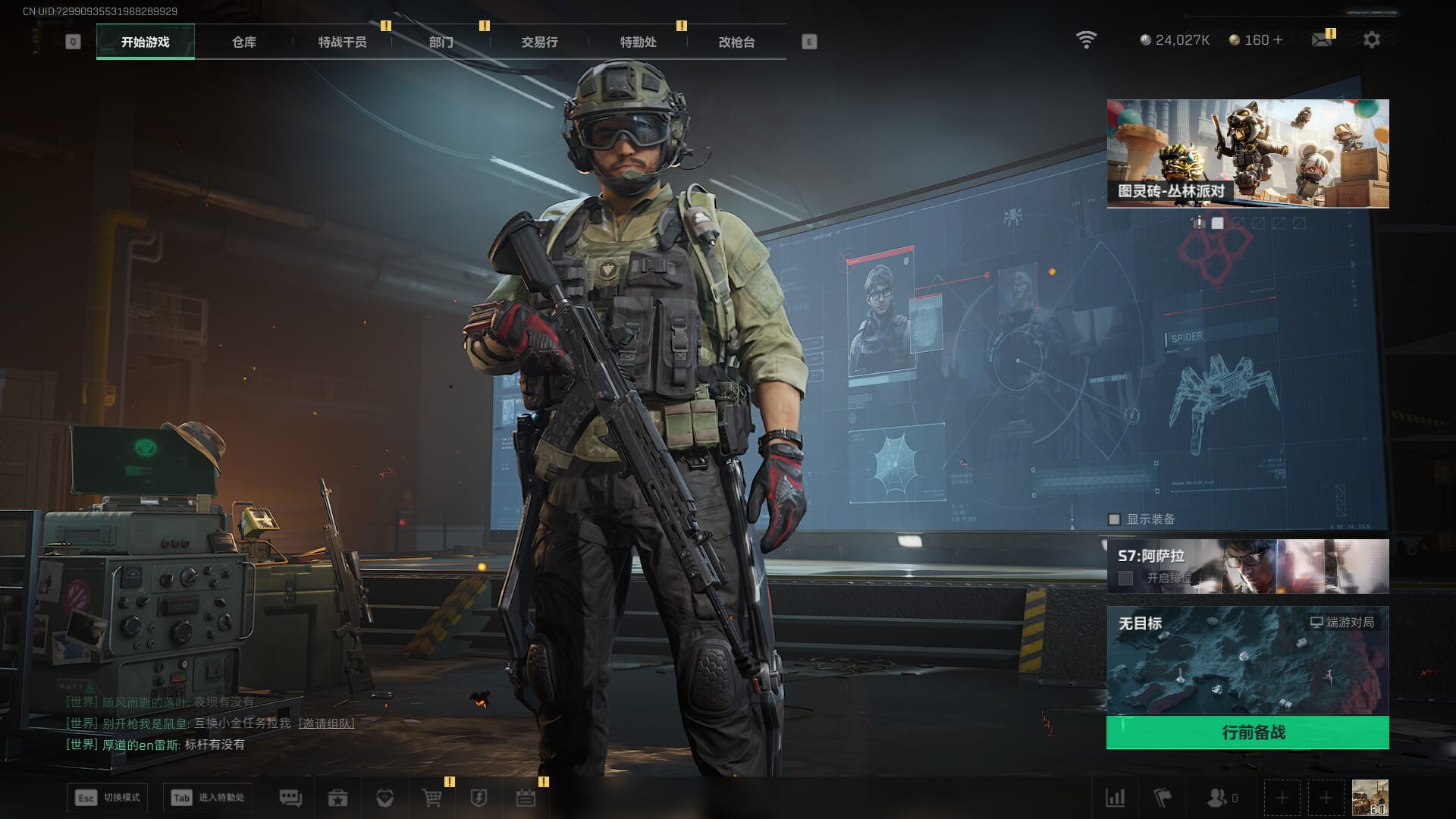The image size is (1456, 819).
Task: Open the 特战干员 tab
Action: coord(342,42)
